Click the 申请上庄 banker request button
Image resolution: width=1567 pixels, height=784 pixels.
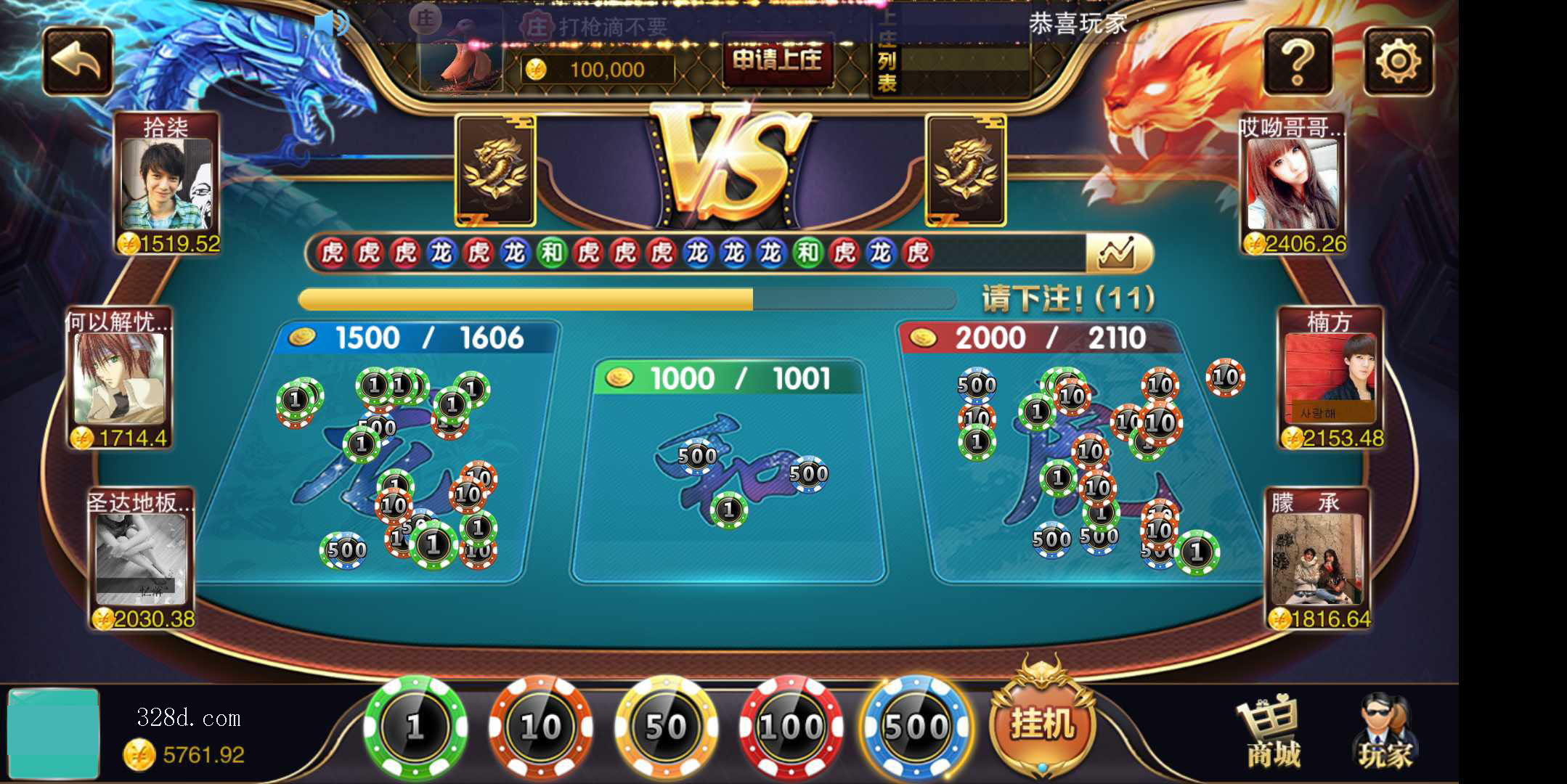[777, 60]
